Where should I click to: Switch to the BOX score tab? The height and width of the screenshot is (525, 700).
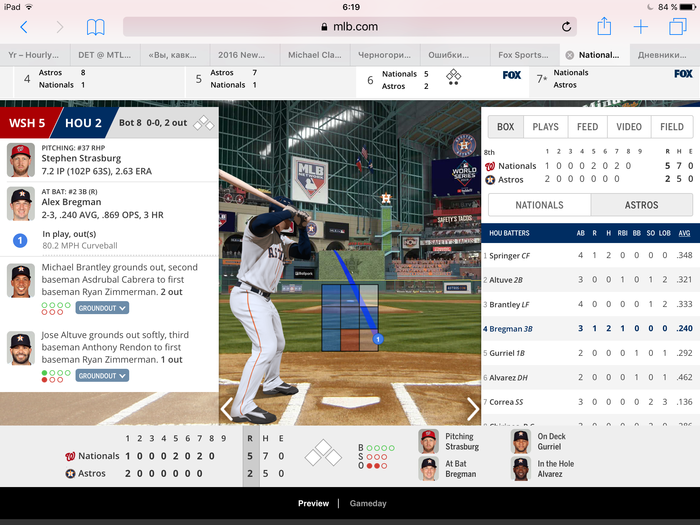pyautogui.click(x=506, y=127)
